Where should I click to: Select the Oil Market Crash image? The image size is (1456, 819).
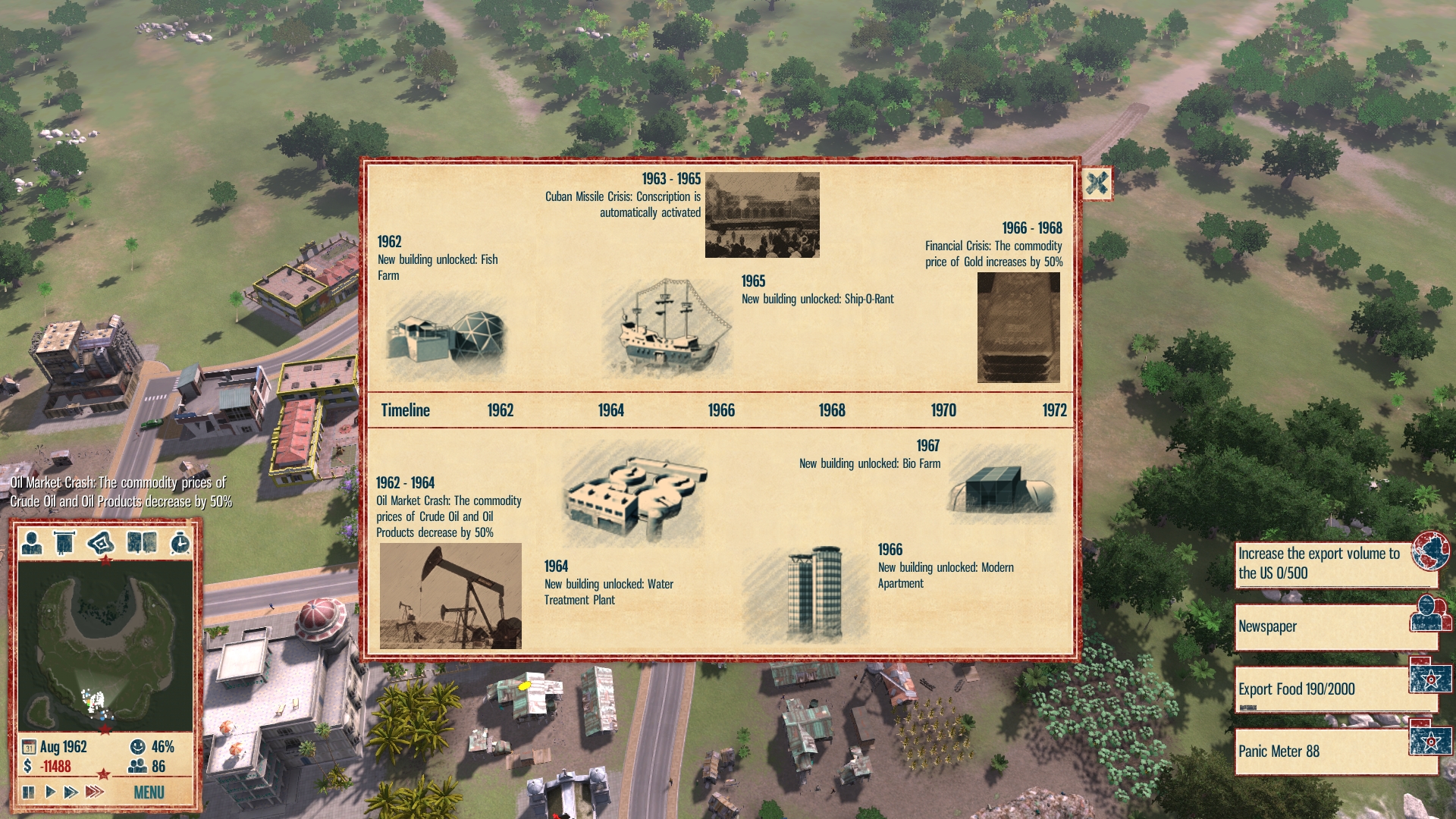(x=450, y=596)
